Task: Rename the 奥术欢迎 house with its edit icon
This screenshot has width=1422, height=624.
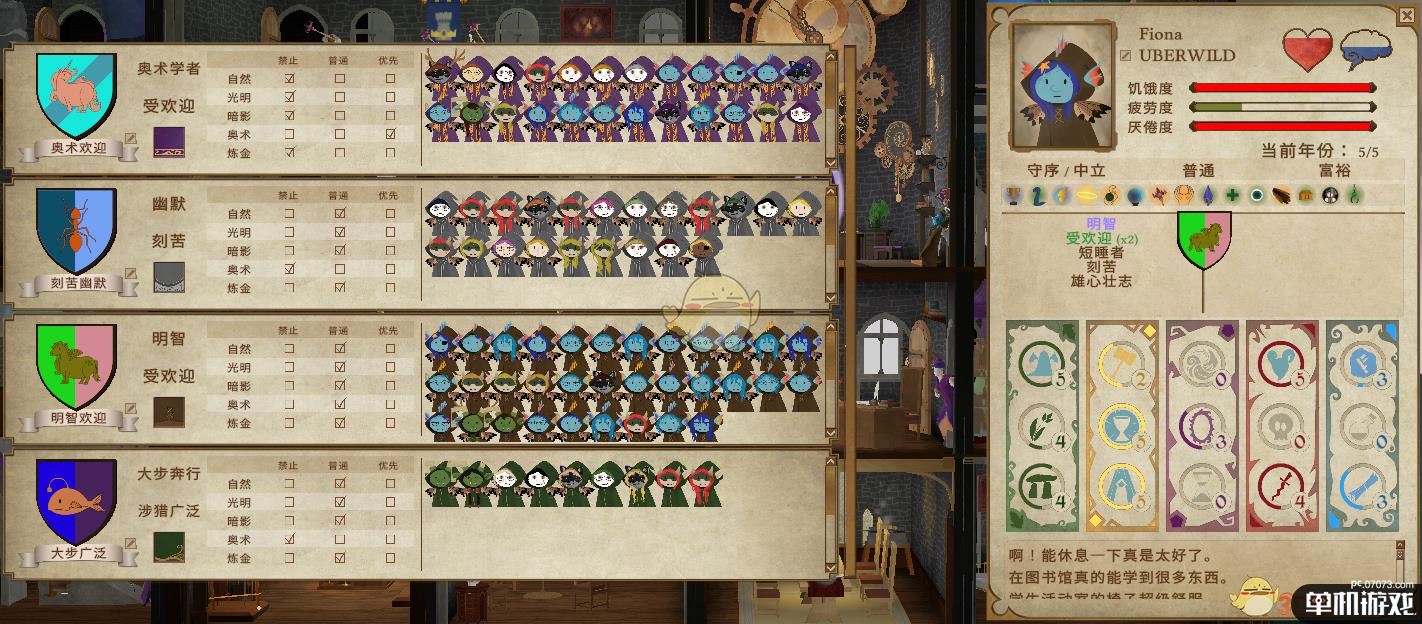Action: point(130,141)
